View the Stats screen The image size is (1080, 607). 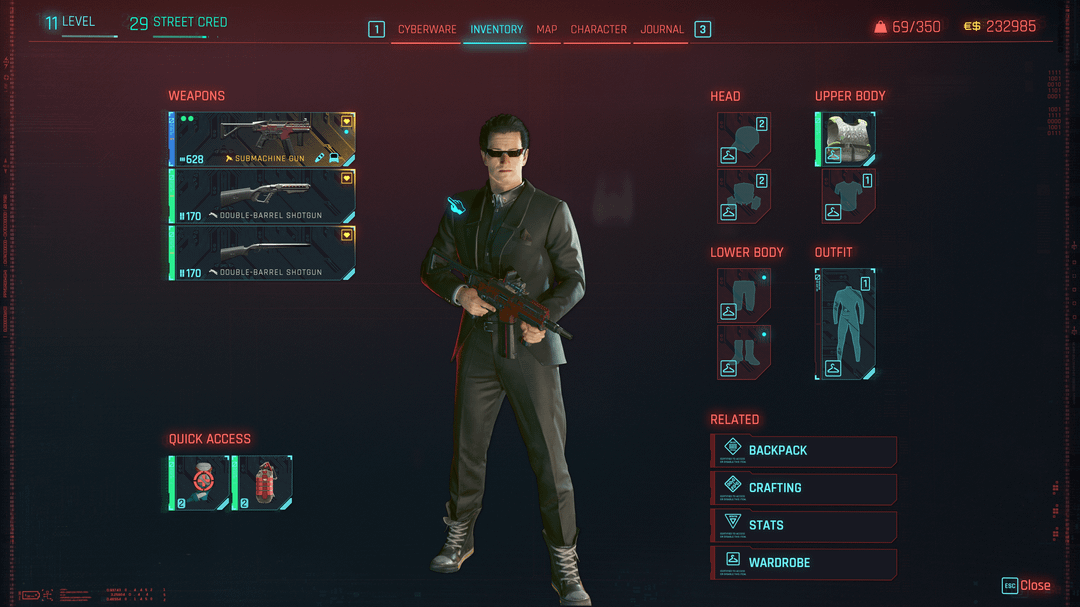click(x=804, y=525)
